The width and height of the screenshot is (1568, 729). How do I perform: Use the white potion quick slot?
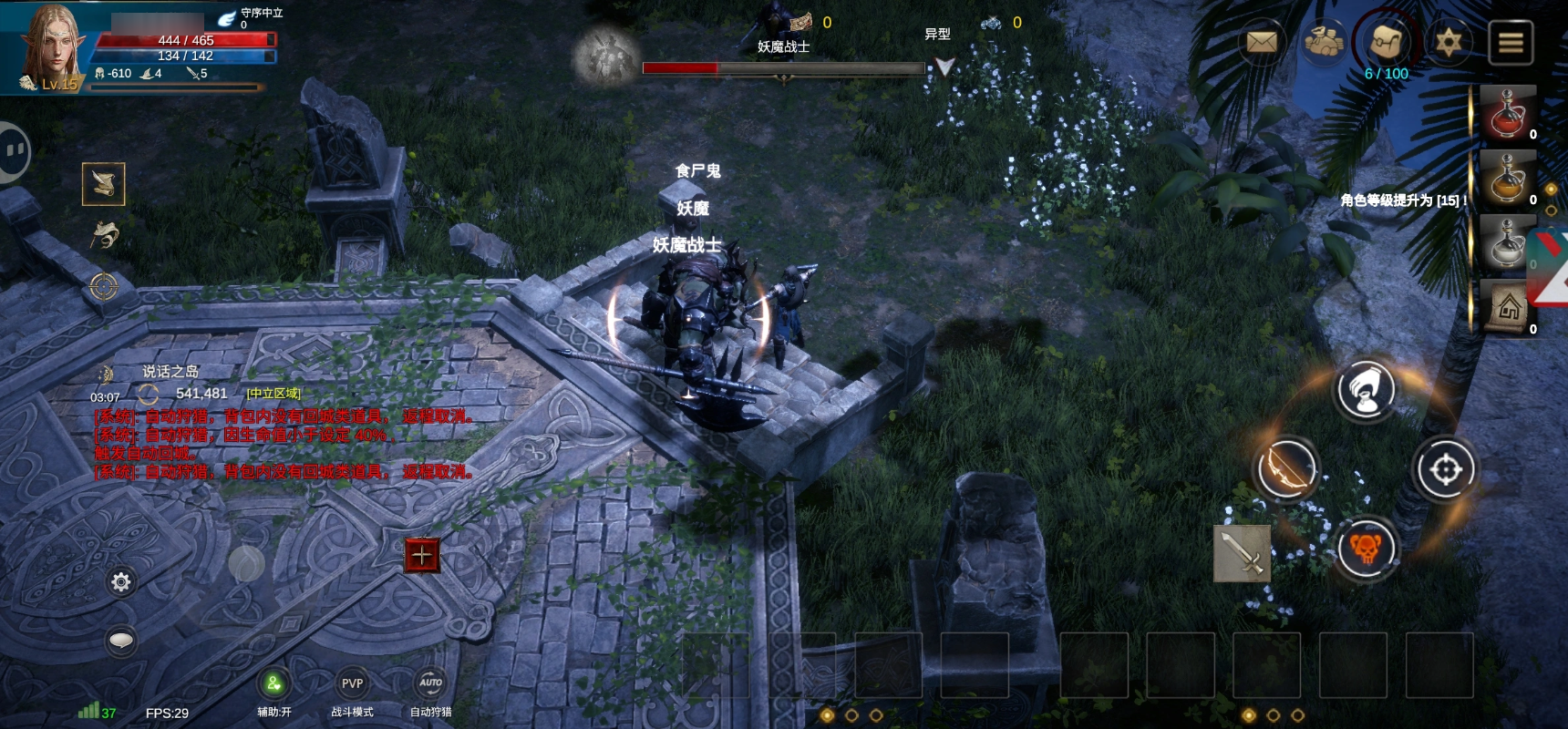point(1508,243)
